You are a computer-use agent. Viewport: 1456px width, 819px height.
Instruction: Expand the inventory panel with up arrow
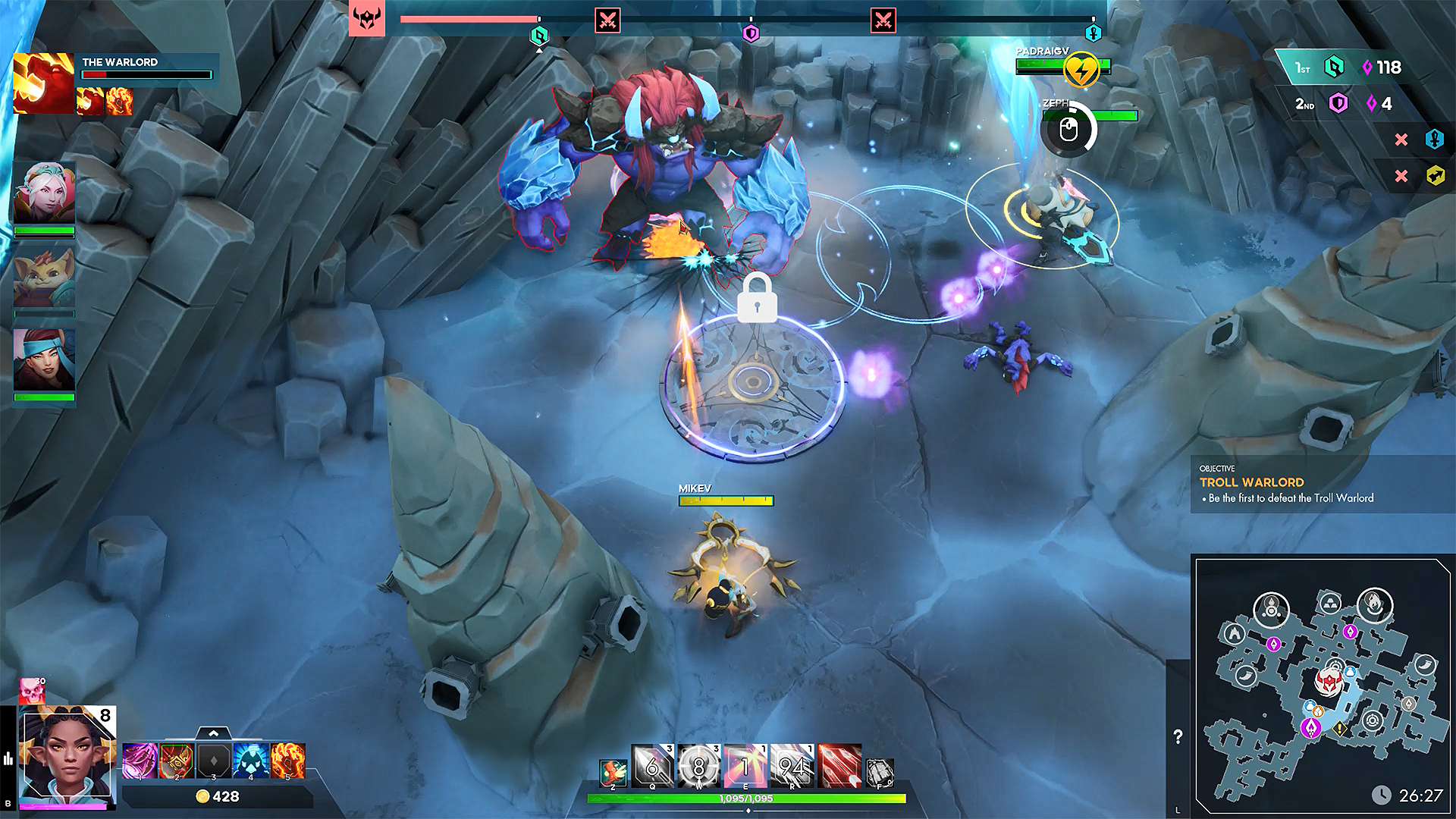click(213, 733)
